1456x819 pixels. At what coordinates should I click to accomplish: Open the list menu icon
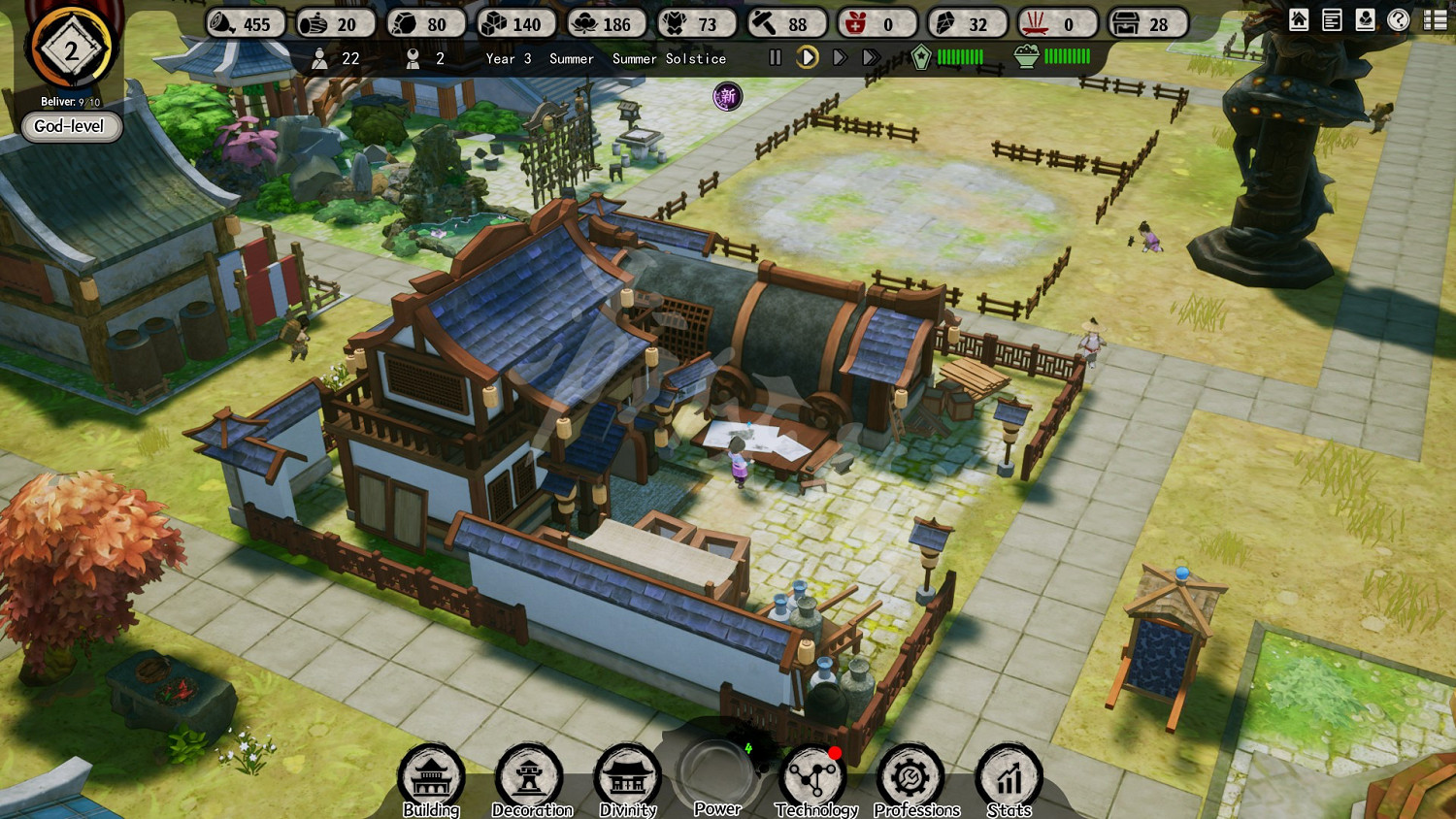click(x=1435, y=20)
